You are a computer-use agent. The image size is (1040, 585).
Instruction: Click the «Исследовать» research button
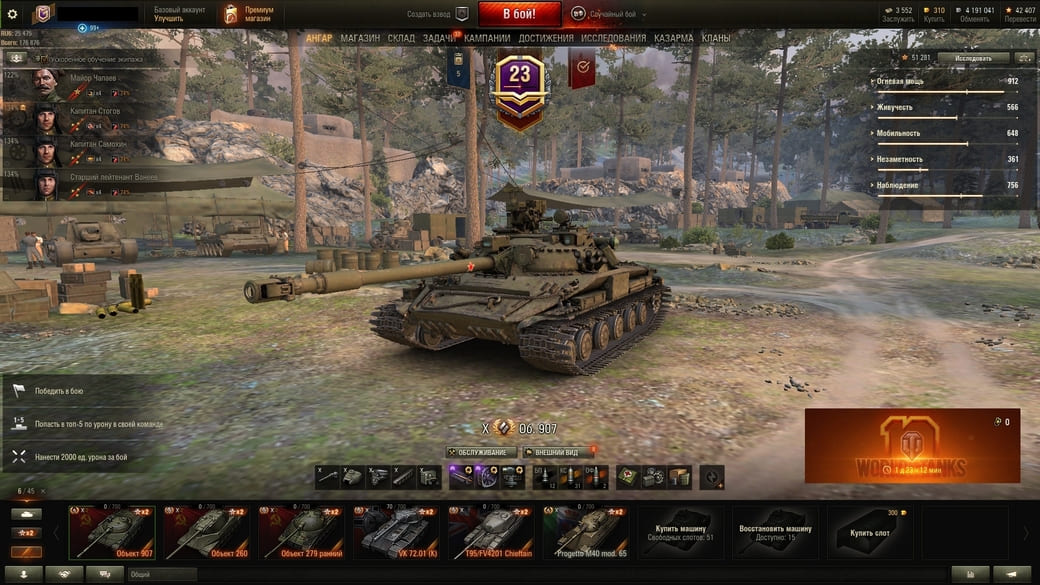972,58
